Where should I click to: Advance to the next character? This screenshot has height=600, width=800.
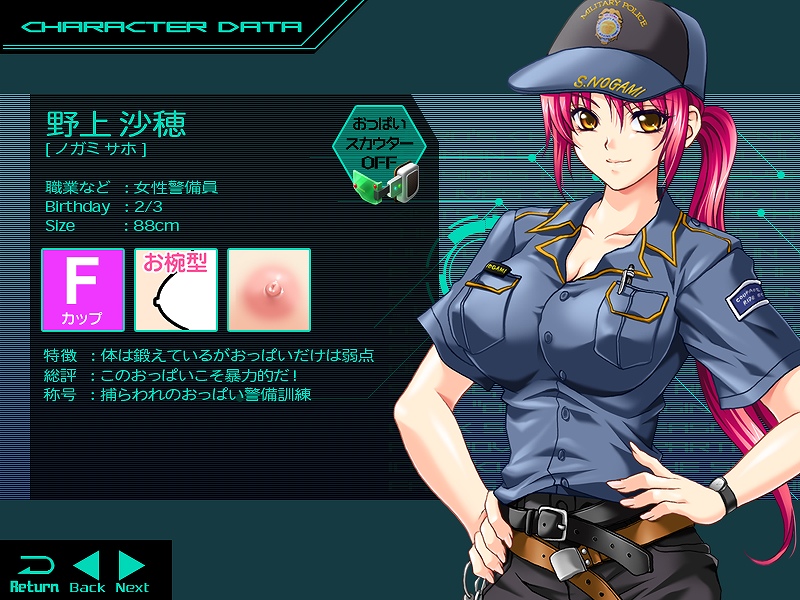point(132,572)
